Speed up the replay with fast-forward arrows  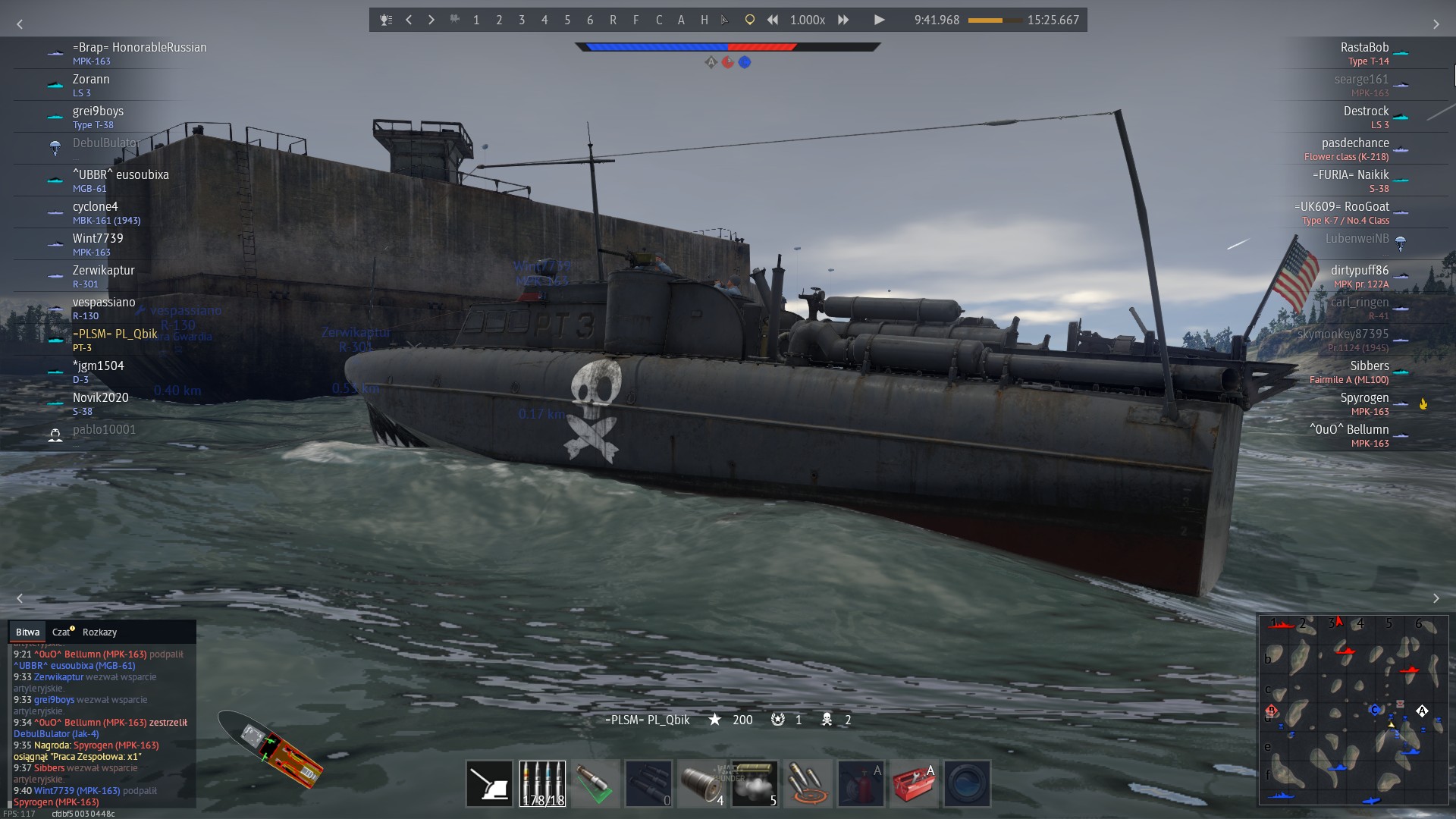pyautogui.click(x=843, y=20)
